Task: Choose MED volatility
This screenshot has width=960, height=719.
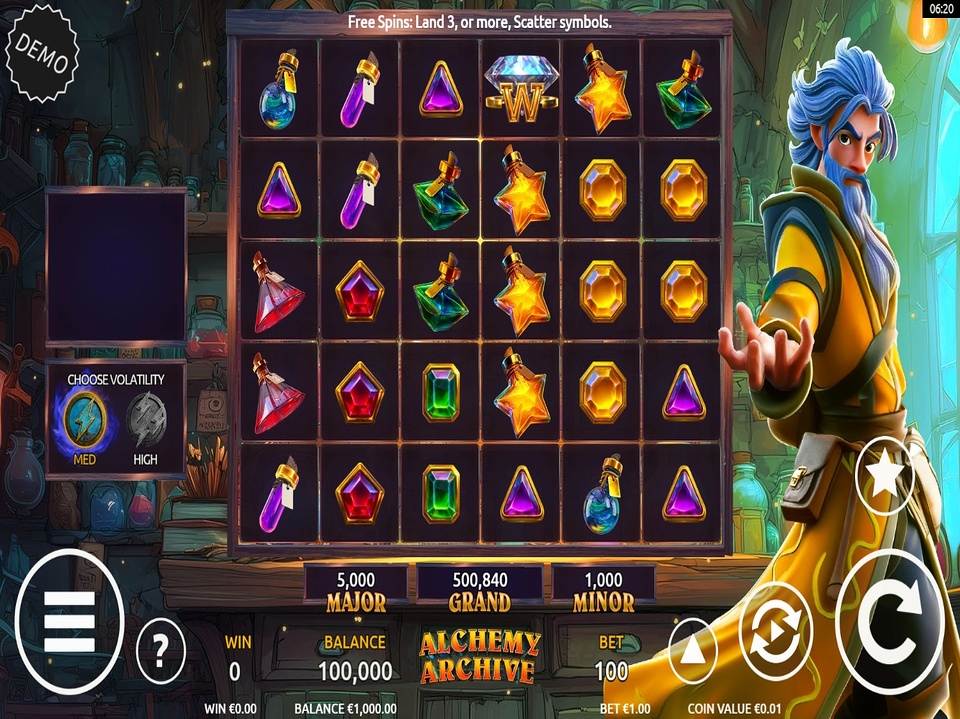Action: (x=85, y=422)
